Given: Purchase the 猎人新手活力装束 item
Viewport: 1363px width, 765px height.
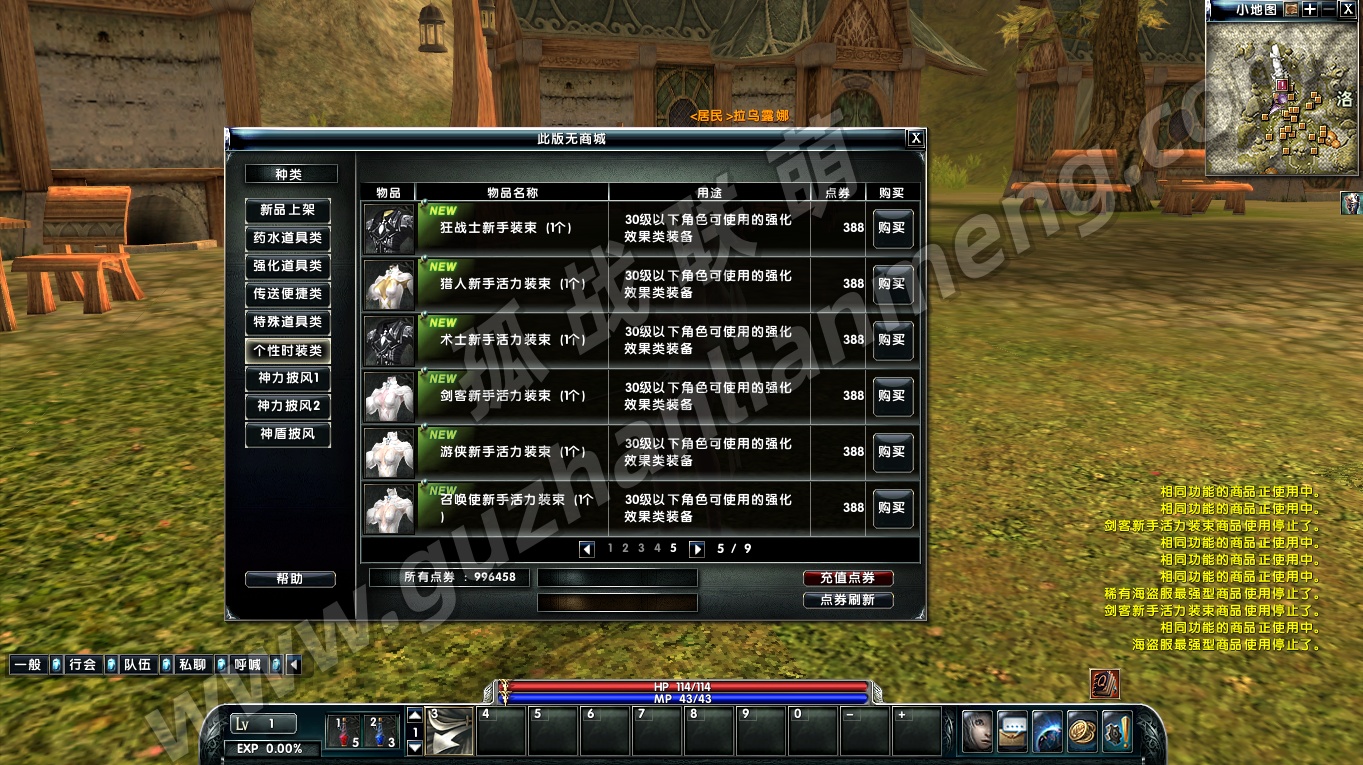Looking at the screenshot, I should [892, 284].
